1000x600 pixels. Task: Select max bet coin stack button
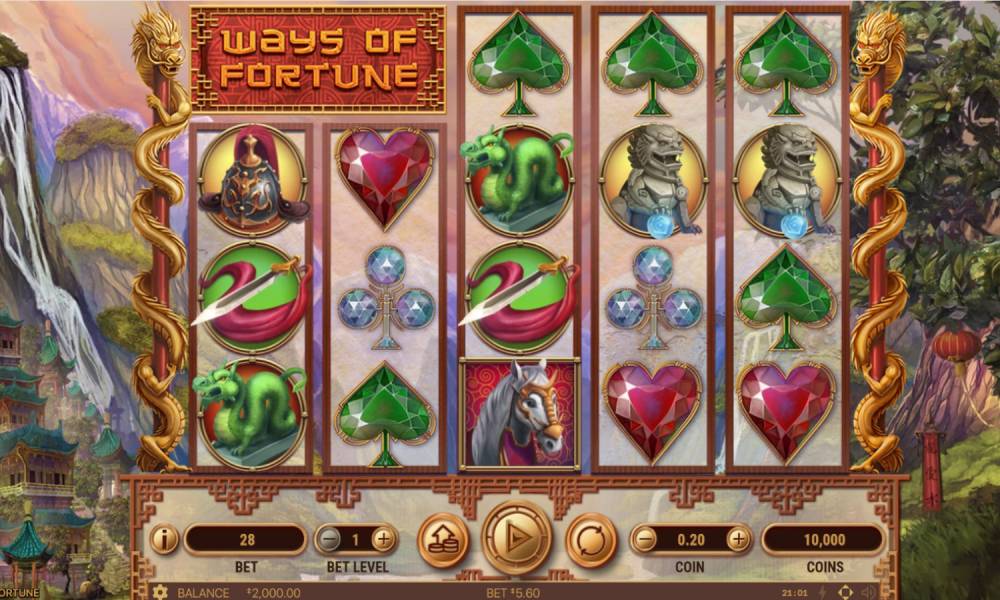coord(441,539)
